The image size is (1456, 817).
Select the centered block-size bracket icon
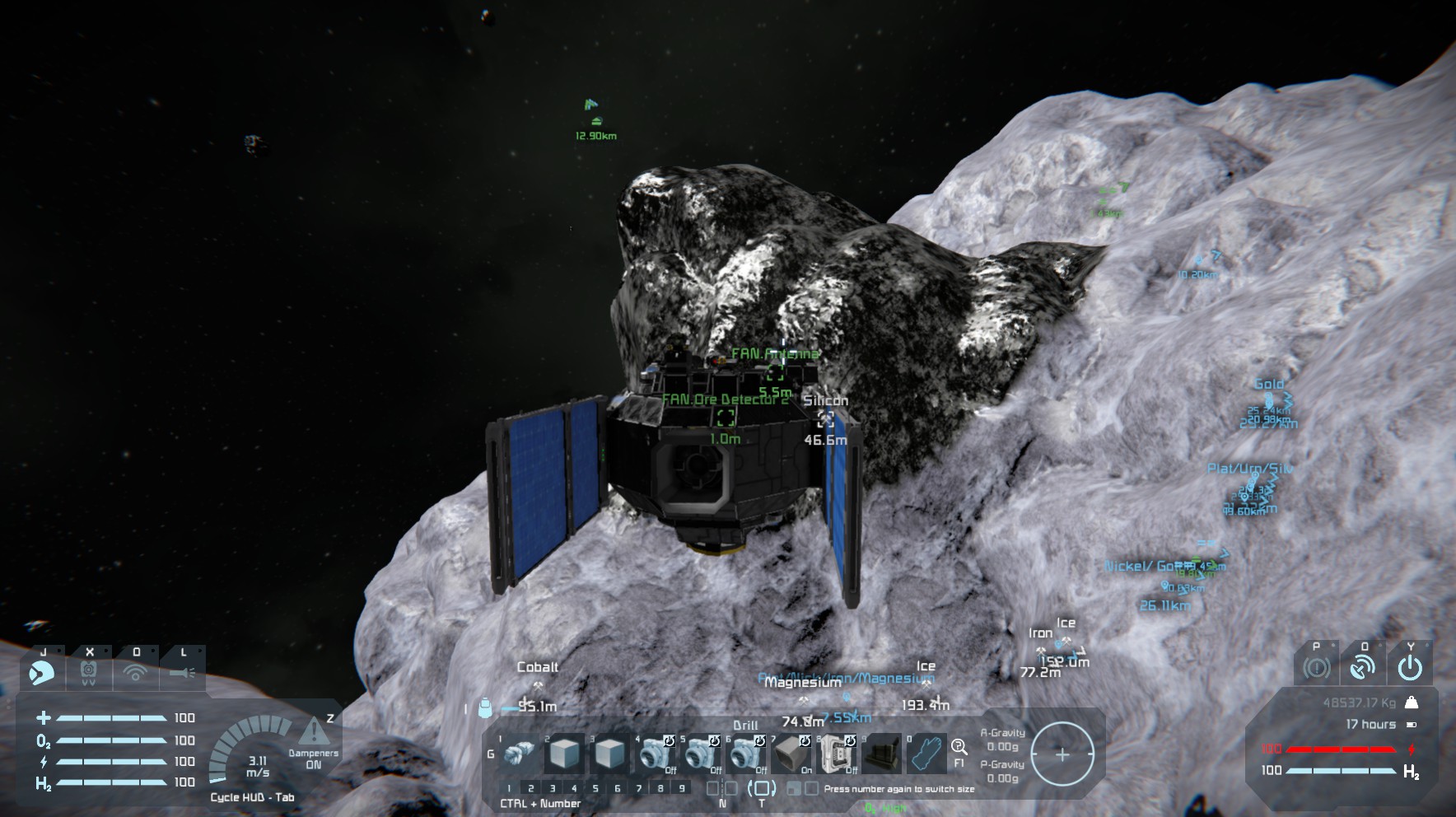(760, 788)
